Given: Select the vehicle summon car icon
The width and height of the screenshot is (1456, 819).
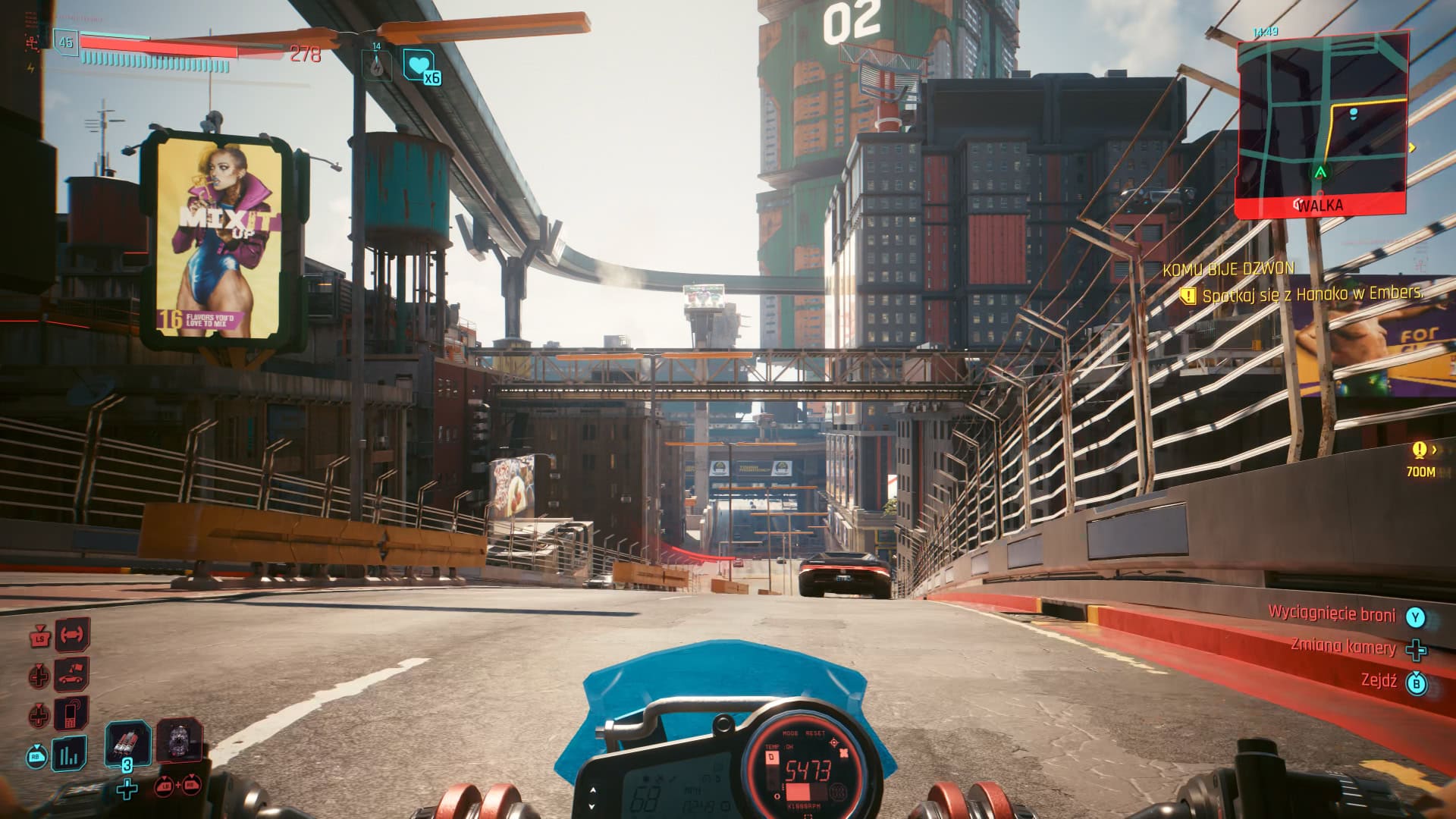Looking at the screenshot, I should (71, 676).
